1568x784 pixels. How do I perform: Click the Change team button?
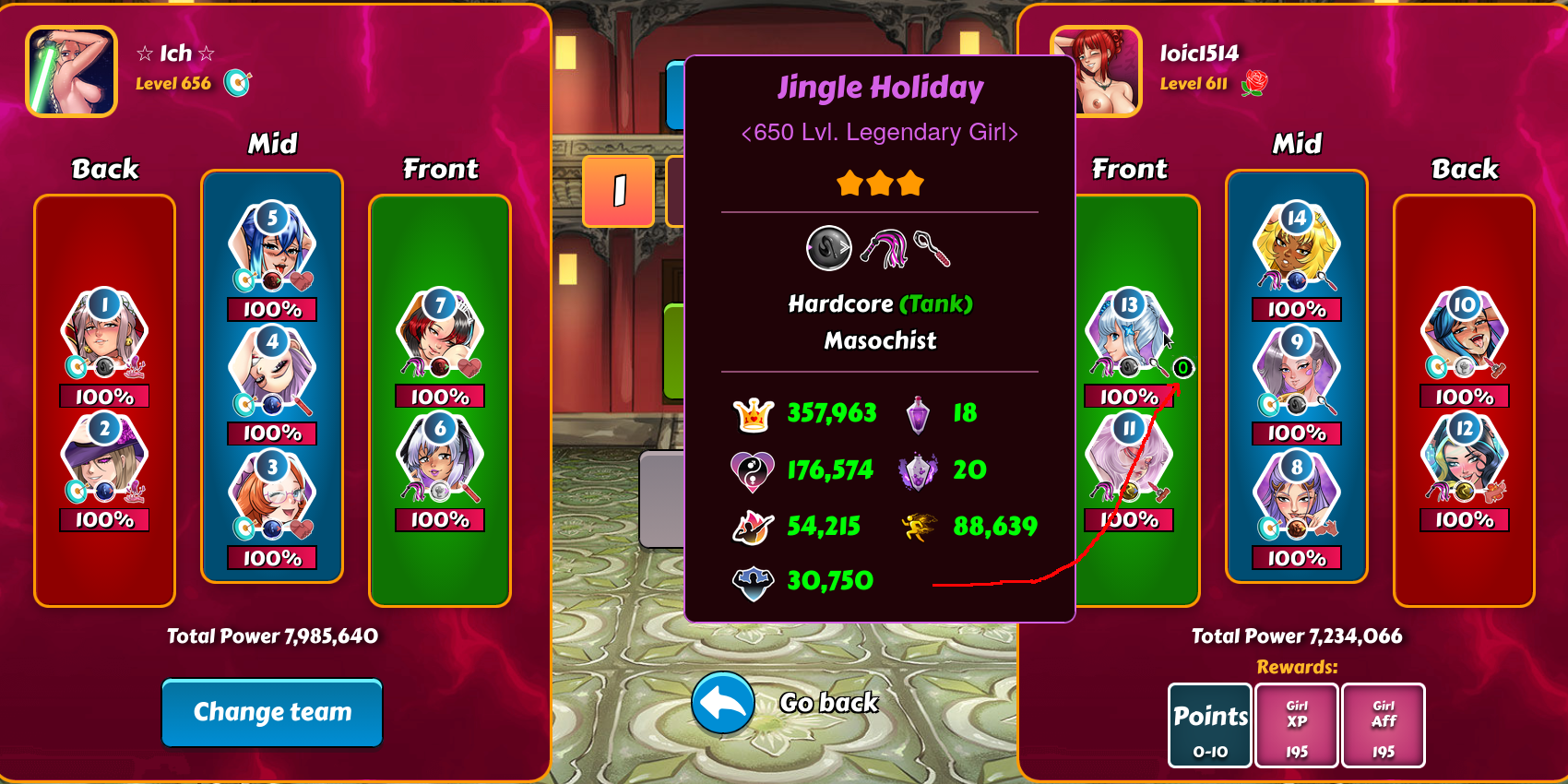point(272,712)
